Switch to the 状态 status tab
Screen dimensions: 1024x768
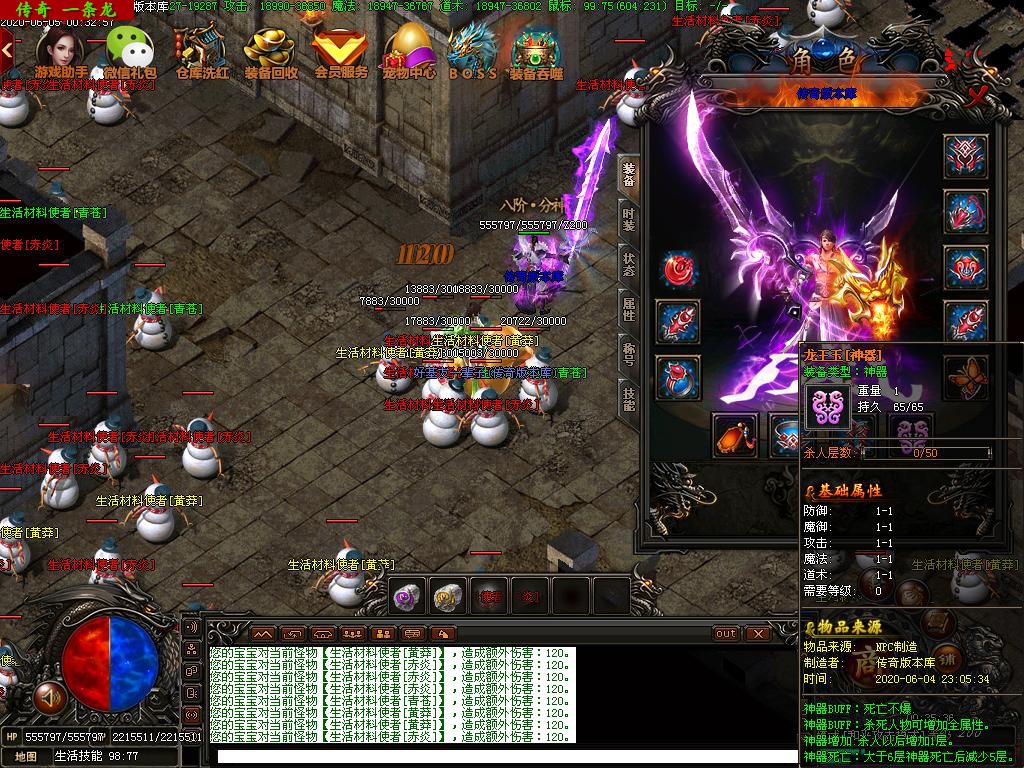pyautogui.click(x=629, y=264)
